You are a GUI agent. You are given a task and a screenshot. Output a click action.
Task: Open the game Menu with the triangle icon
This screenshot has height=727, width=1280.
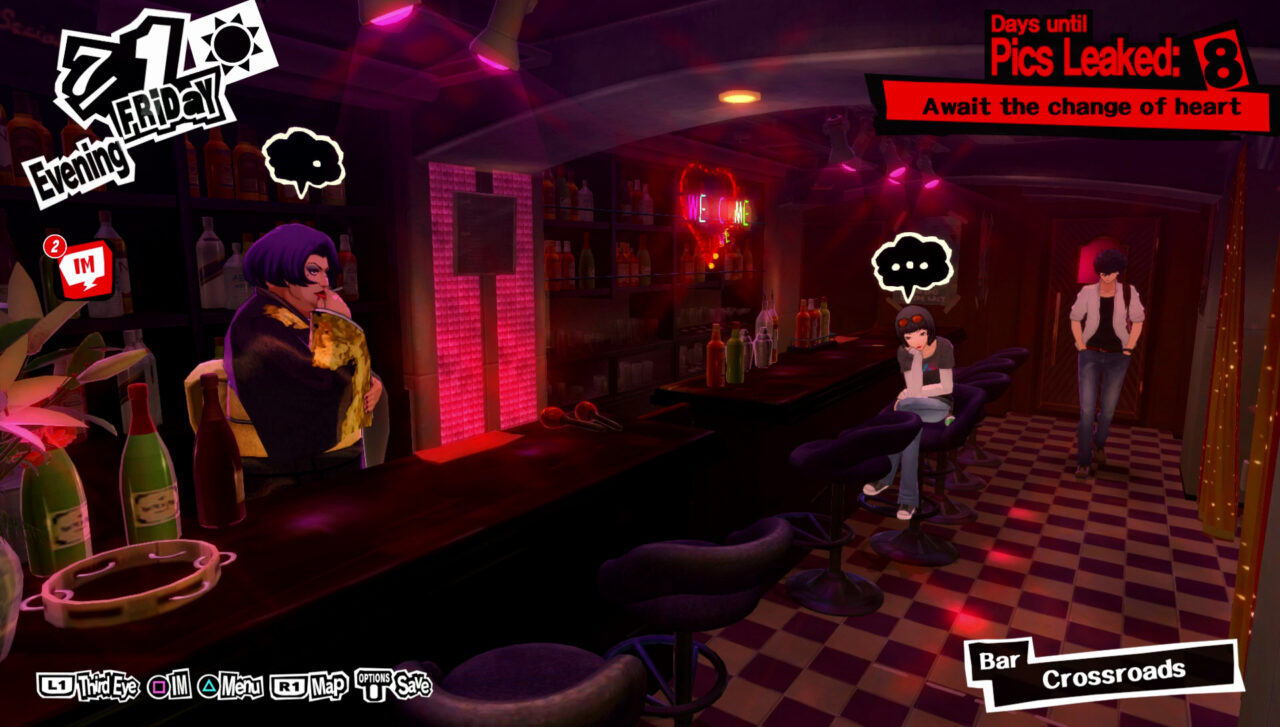pos(207,686)
